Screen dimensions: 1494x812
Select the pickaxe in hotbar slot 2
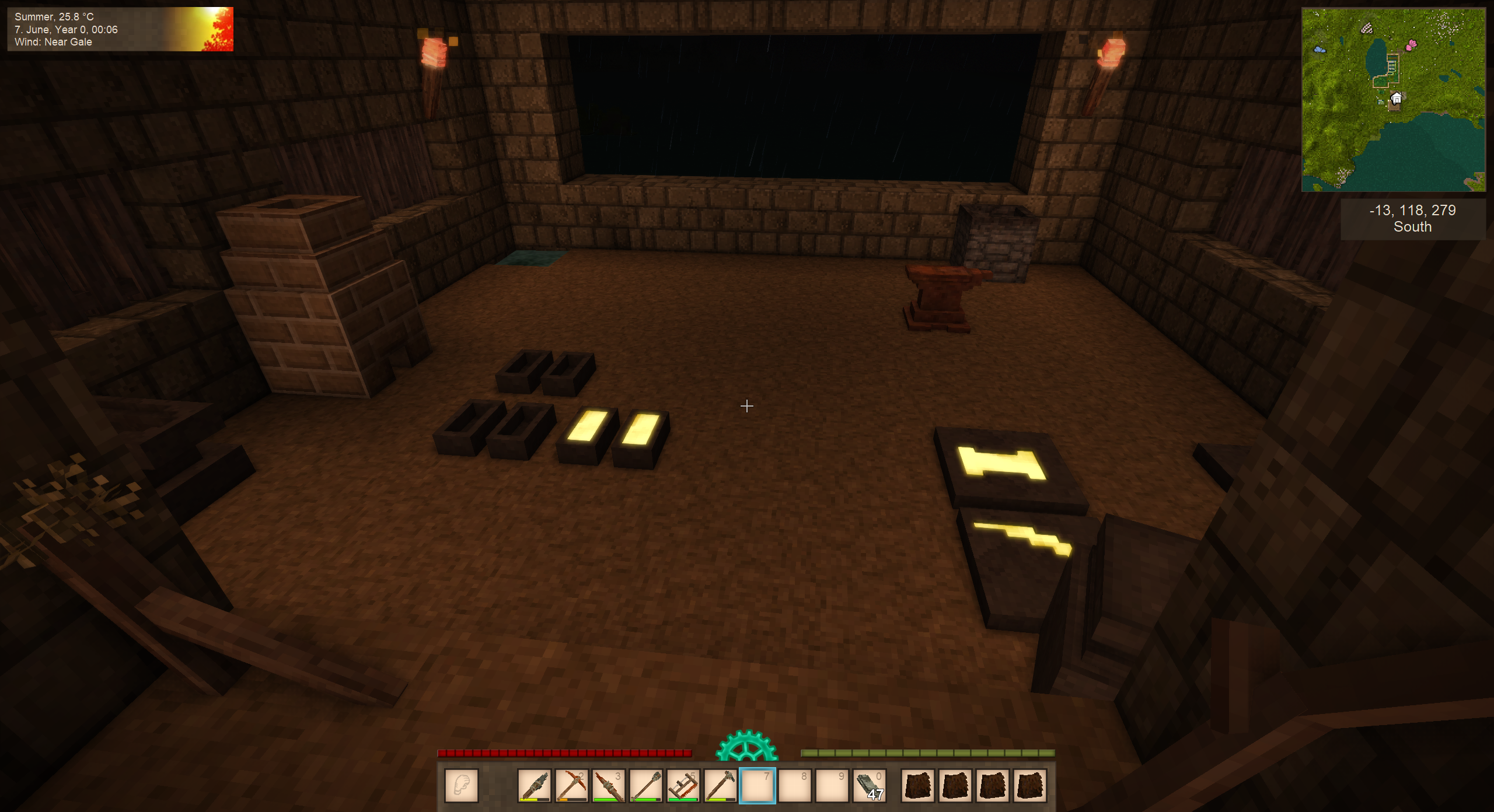[571, 785]
